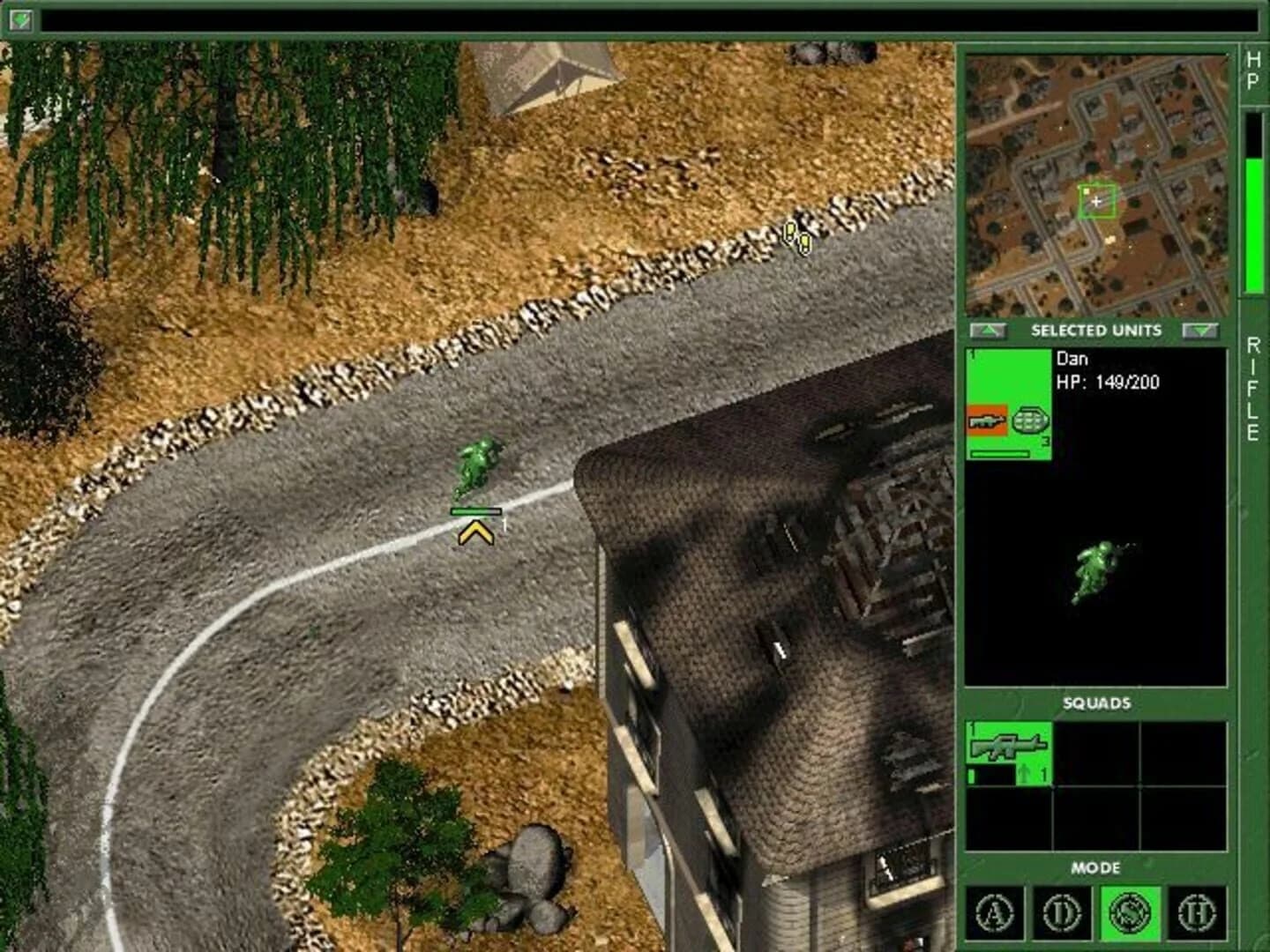Click the rifle squad slot under SQUADS

(x=1011, y=752)
